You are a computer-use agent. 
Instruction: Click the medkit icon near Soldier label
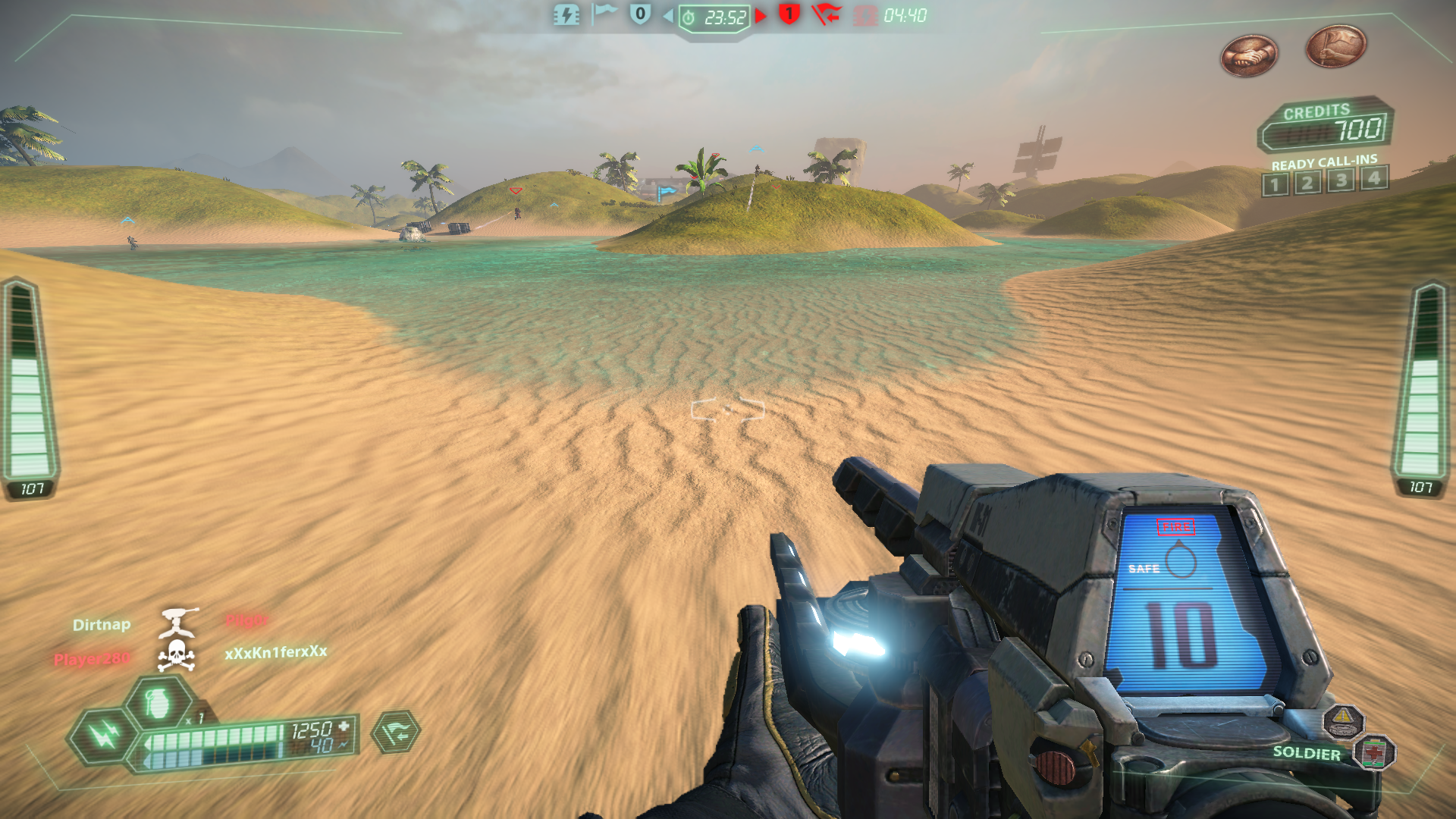click(x=1374, y=753)
